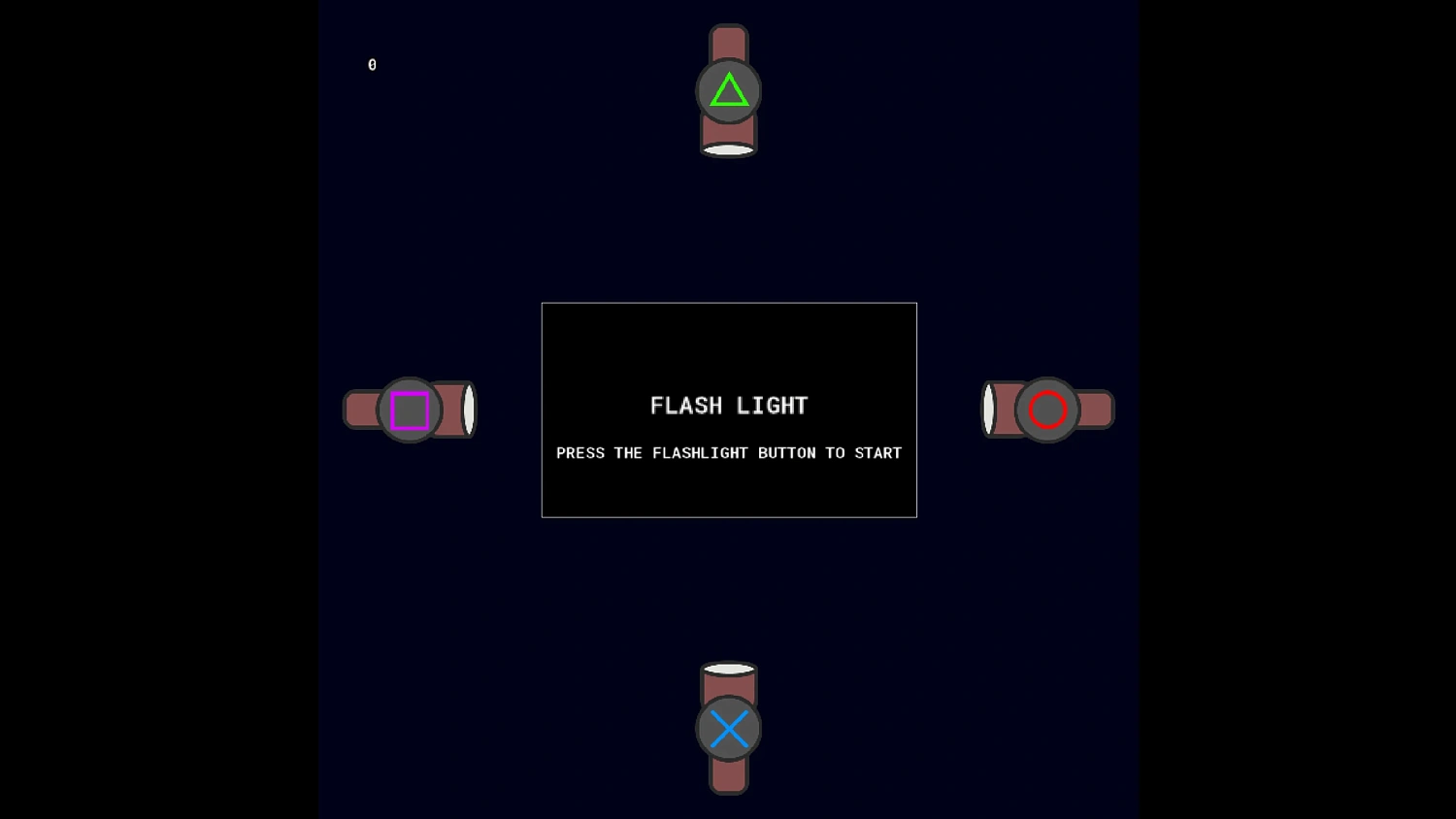Click the white lens of the bottom flashlight
1456x819 pixels.
coord(729,668)
